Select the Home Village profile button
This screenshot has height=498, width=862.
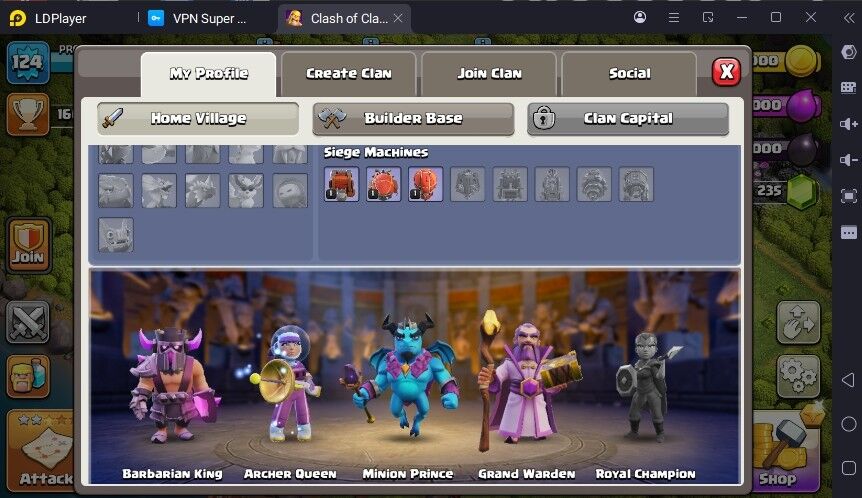(x=198, y=118)
